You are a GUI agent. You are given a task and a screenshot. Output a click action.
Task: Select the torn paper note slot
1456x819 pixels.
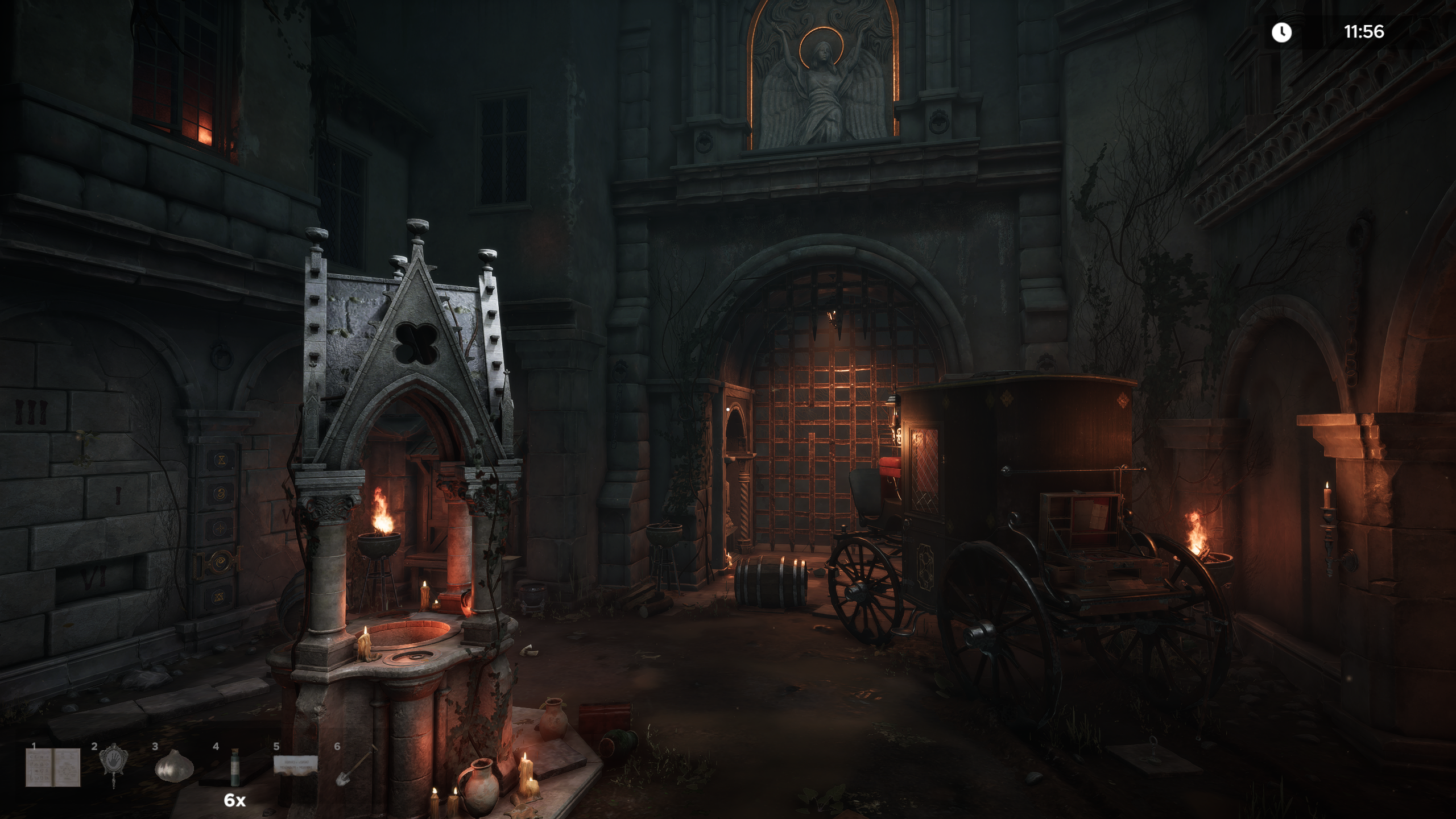pos(296,765)
